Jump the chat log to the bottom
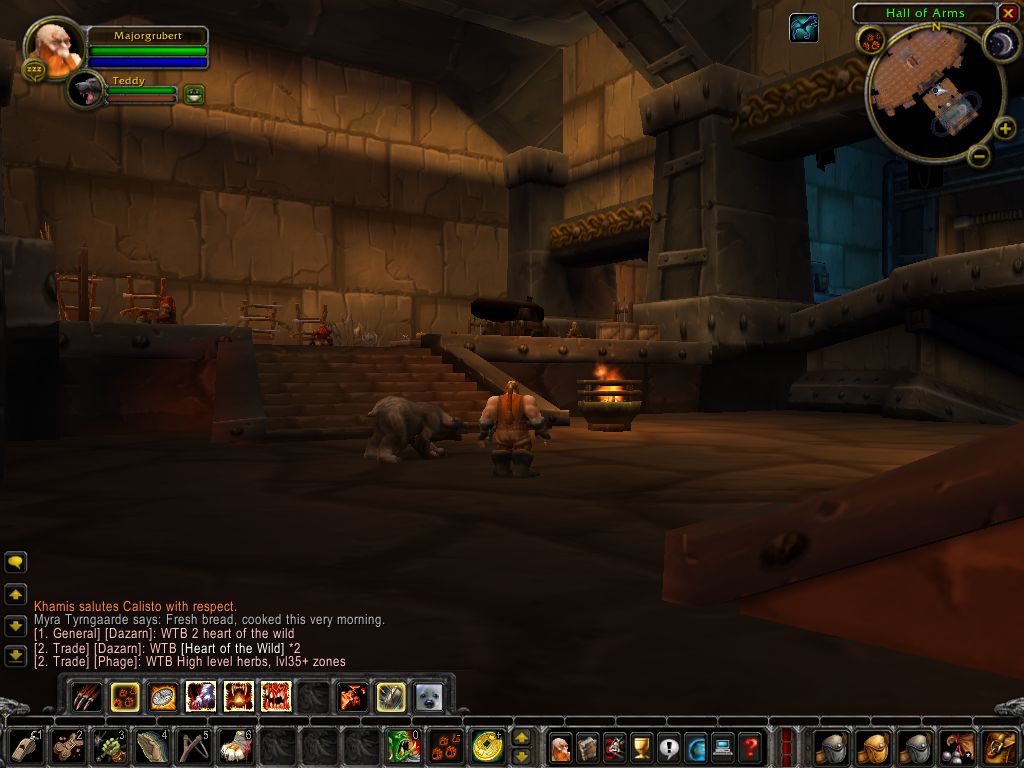 (16, 656)
